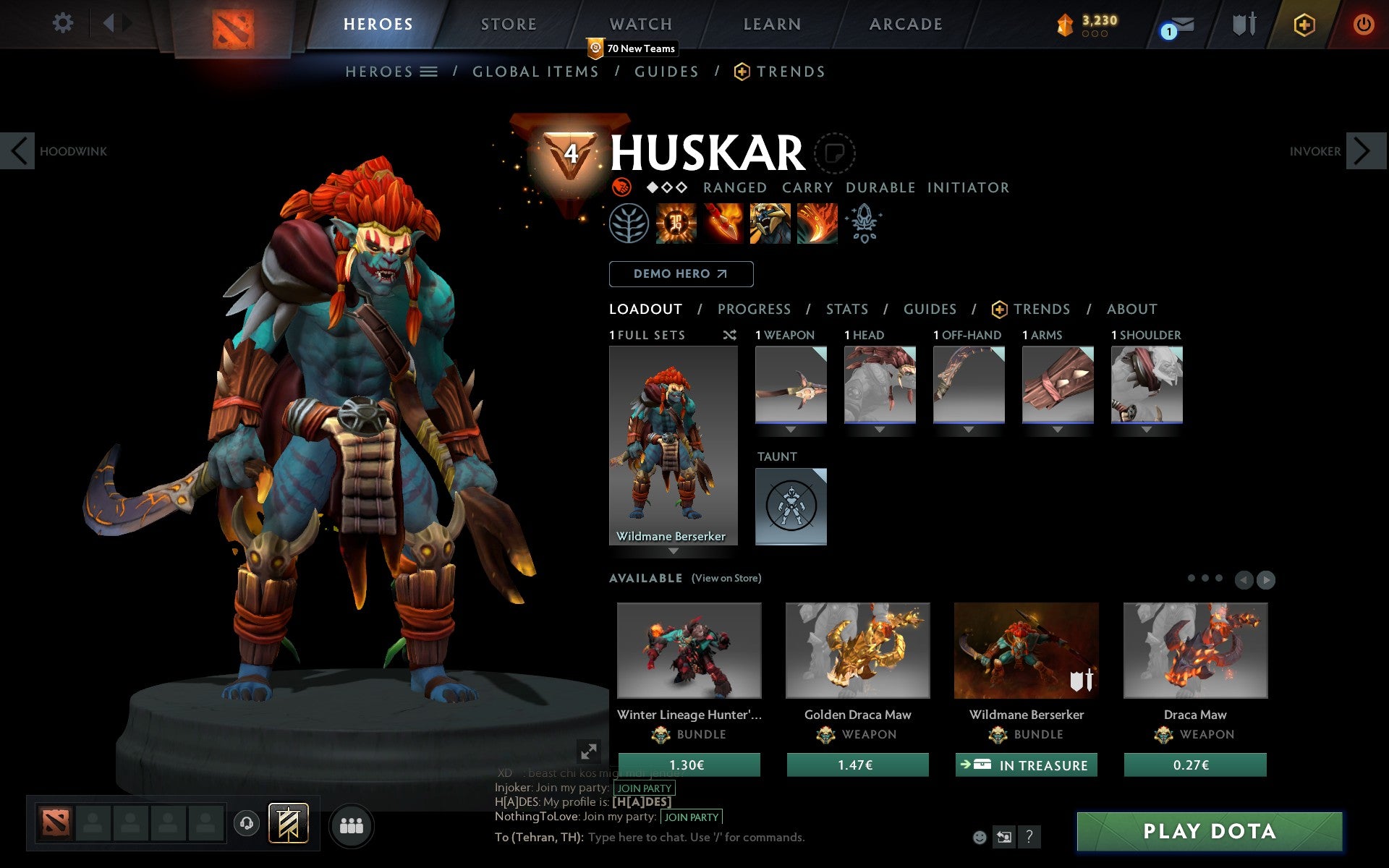Click the View on Store link

point(726,578)
